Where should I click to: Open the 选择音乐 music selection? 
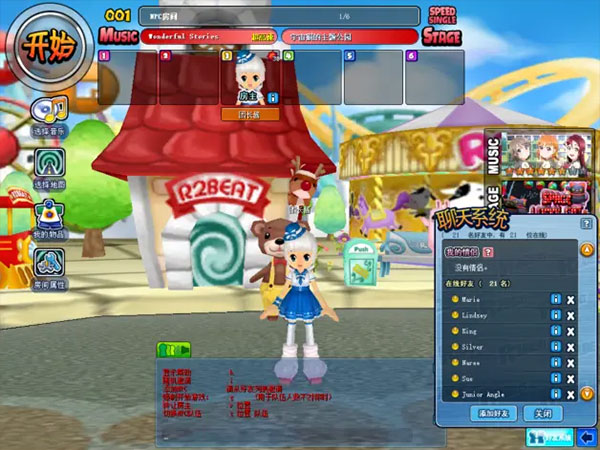[x=49, y=115]
